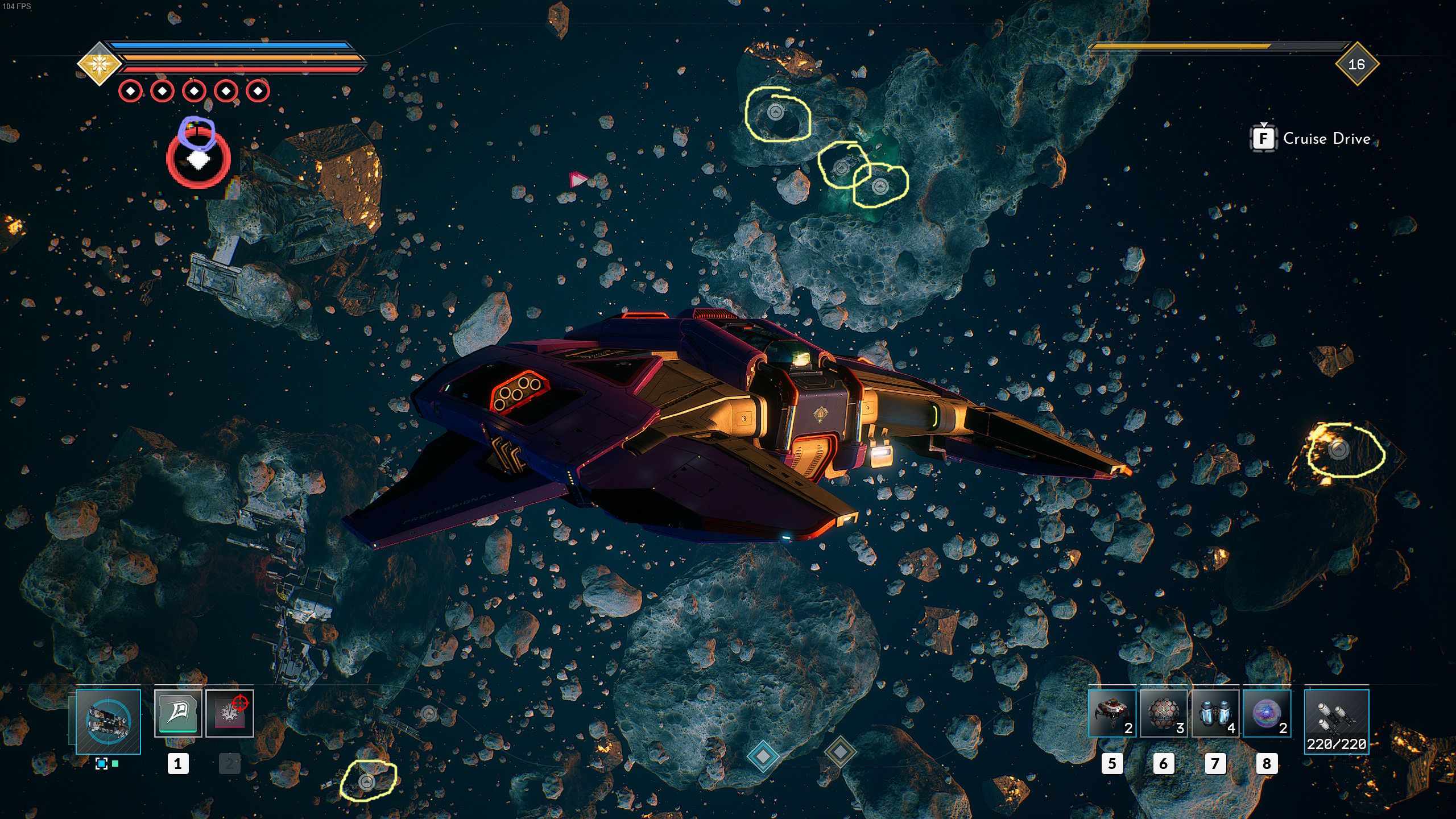The width and height of the screenshot is (1456, 819).
Task: Select the nano repair injectors in slot 7
Action: coord(1216,714)
